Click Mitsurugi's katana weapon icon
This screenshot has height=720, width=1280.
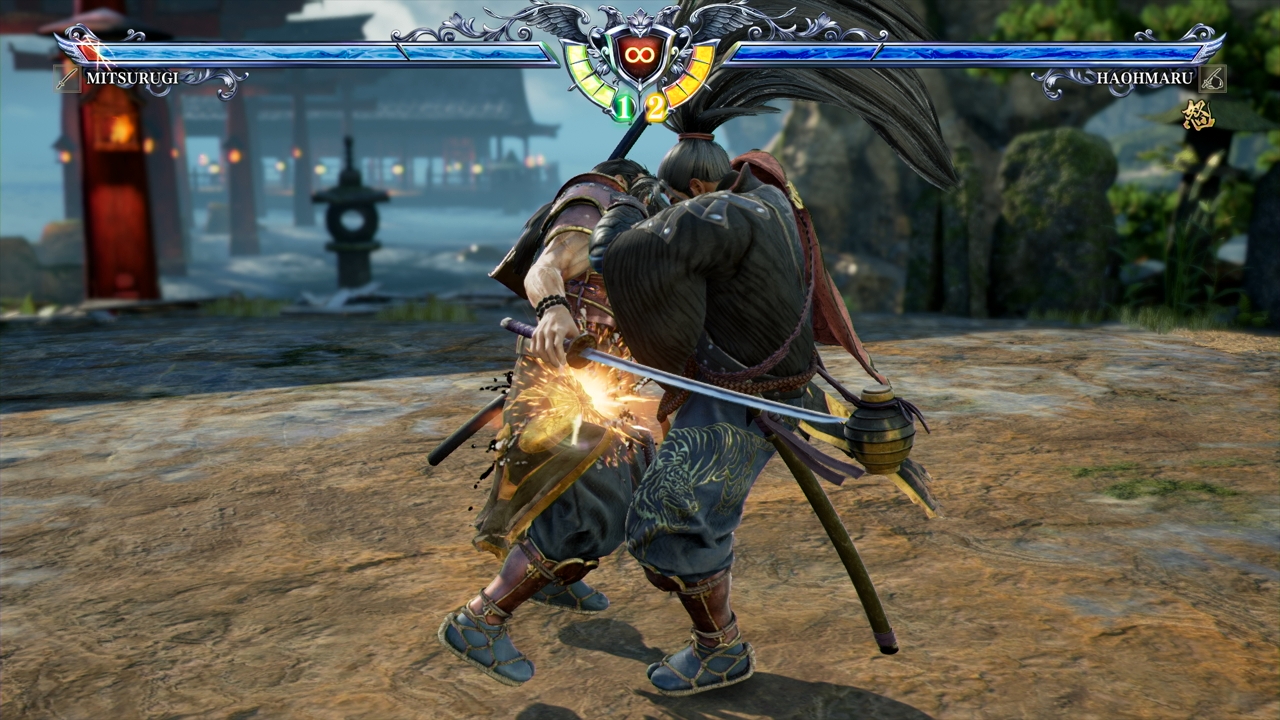pyautogui.click(x=68, y=78)
